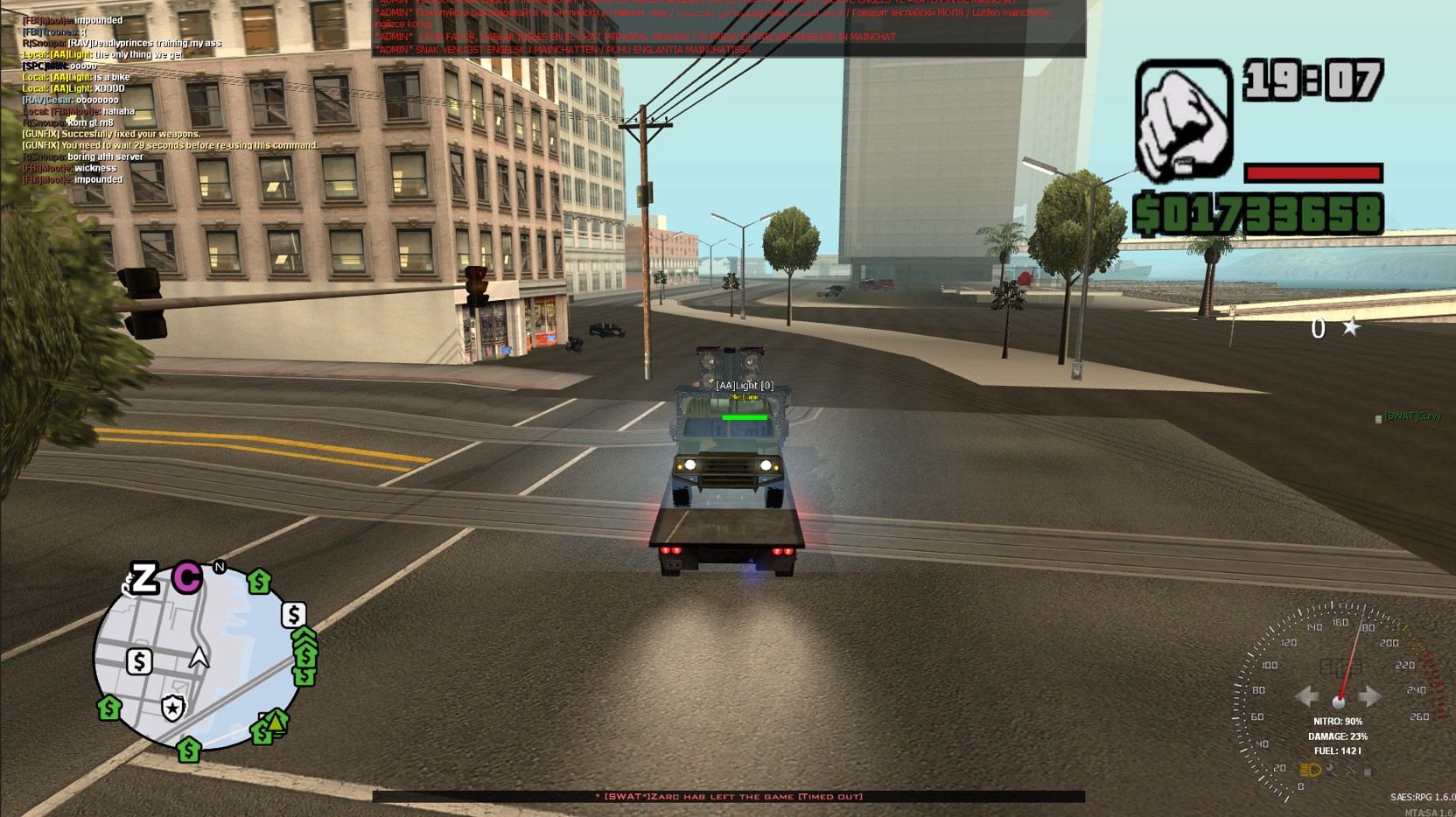Click the player arrow on the minimap
Screen dimensions: 1456x817
(x=199, y=658)
